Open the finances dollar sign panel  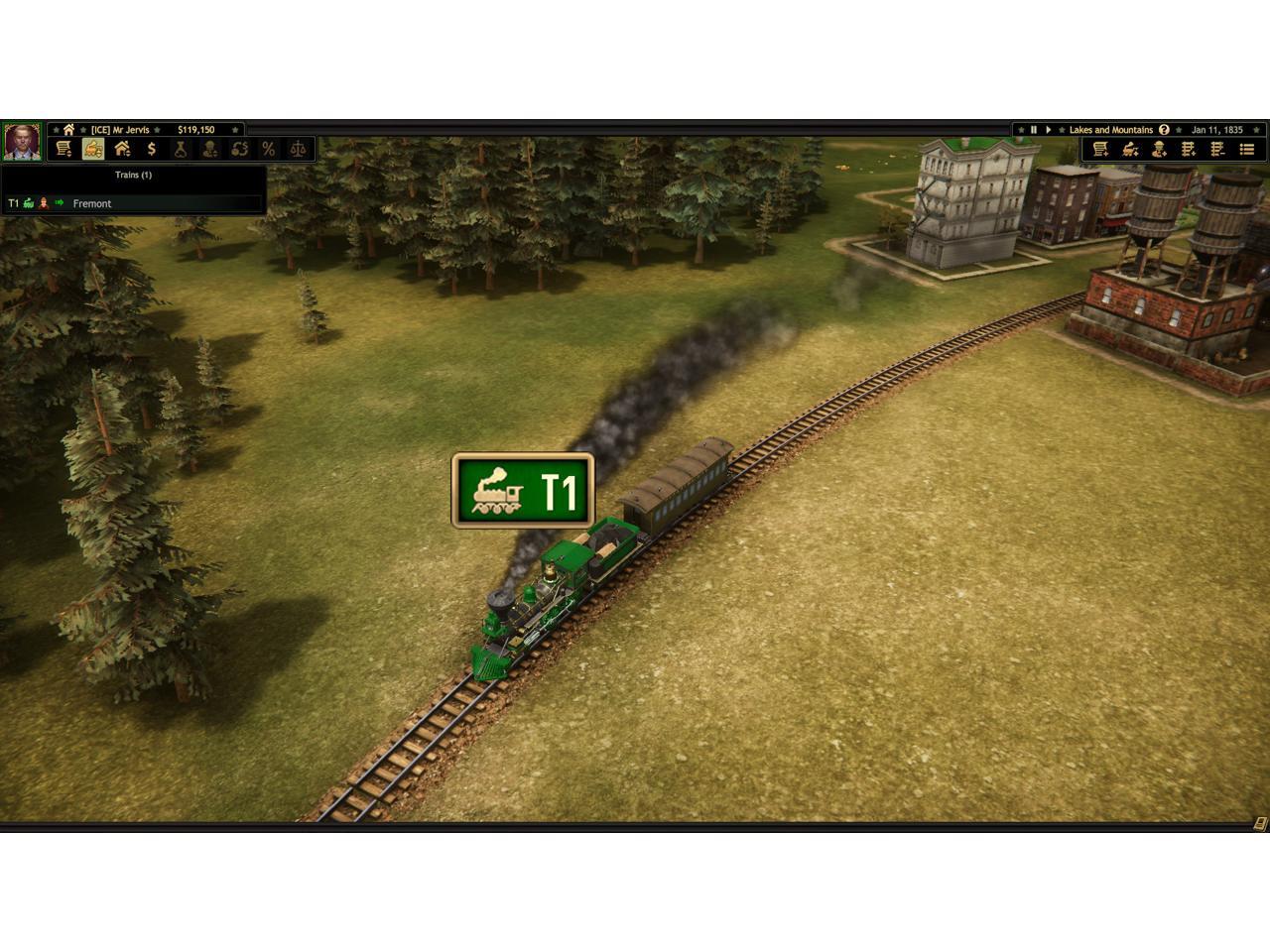(152, 149)
